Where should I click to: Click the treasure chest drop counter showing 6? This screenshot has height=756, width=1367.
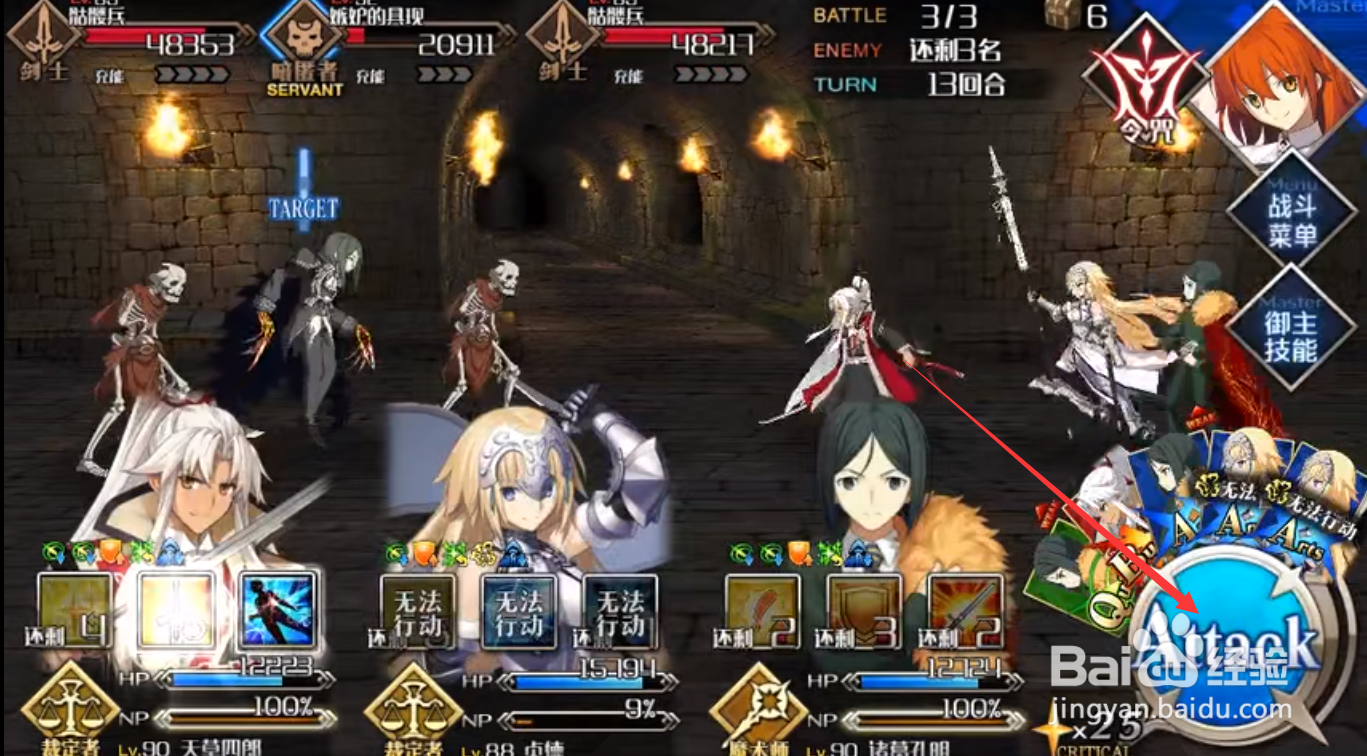(x=1080, y=14)
